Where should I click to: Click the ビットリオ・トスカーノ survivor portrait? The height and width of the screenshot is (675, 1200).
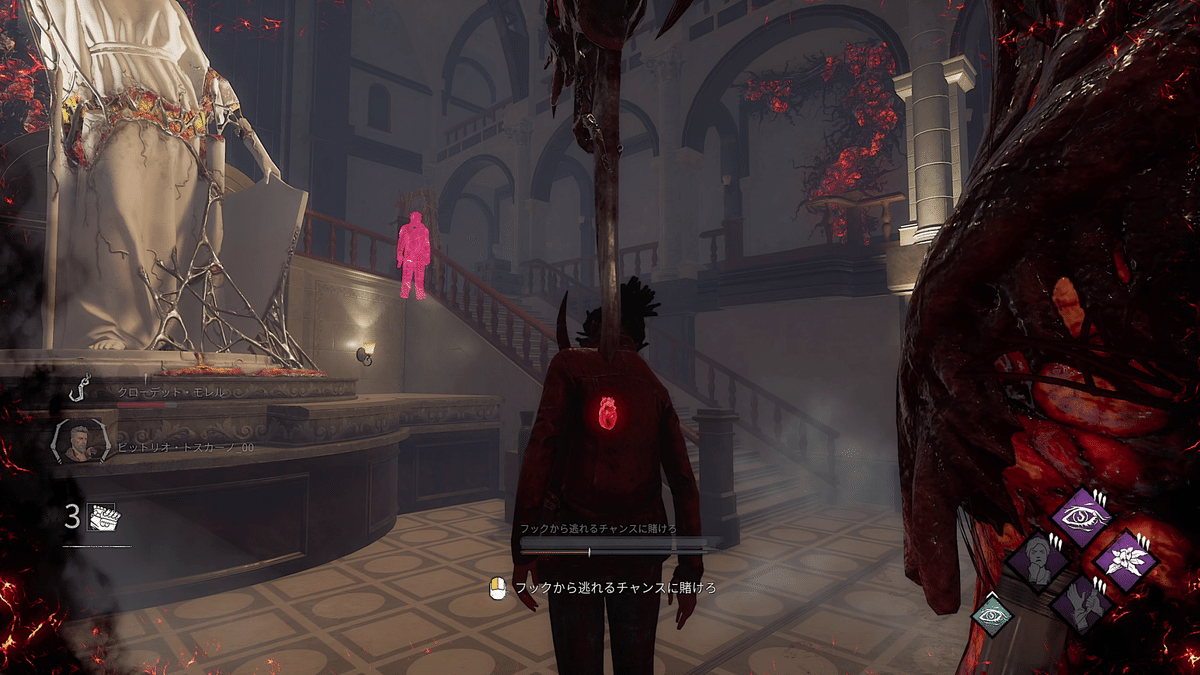pos(77,443)
